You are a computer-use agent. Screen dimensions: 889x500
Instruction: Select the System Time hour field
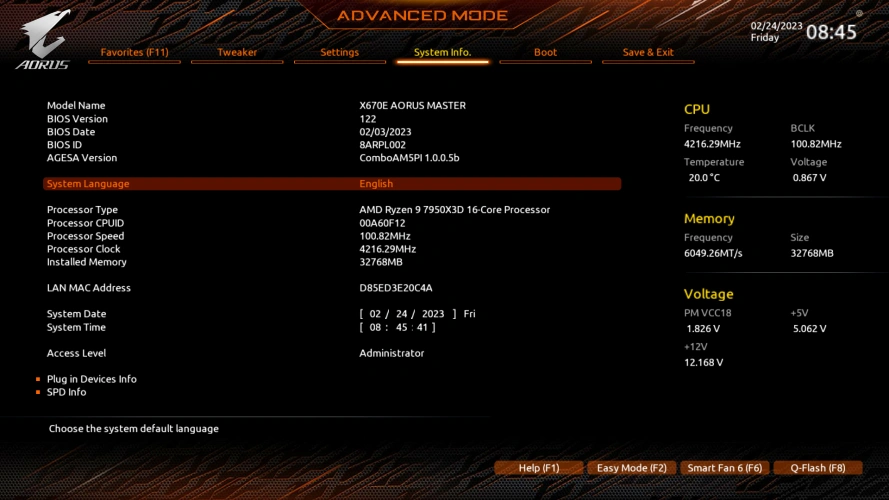point(375,327)
